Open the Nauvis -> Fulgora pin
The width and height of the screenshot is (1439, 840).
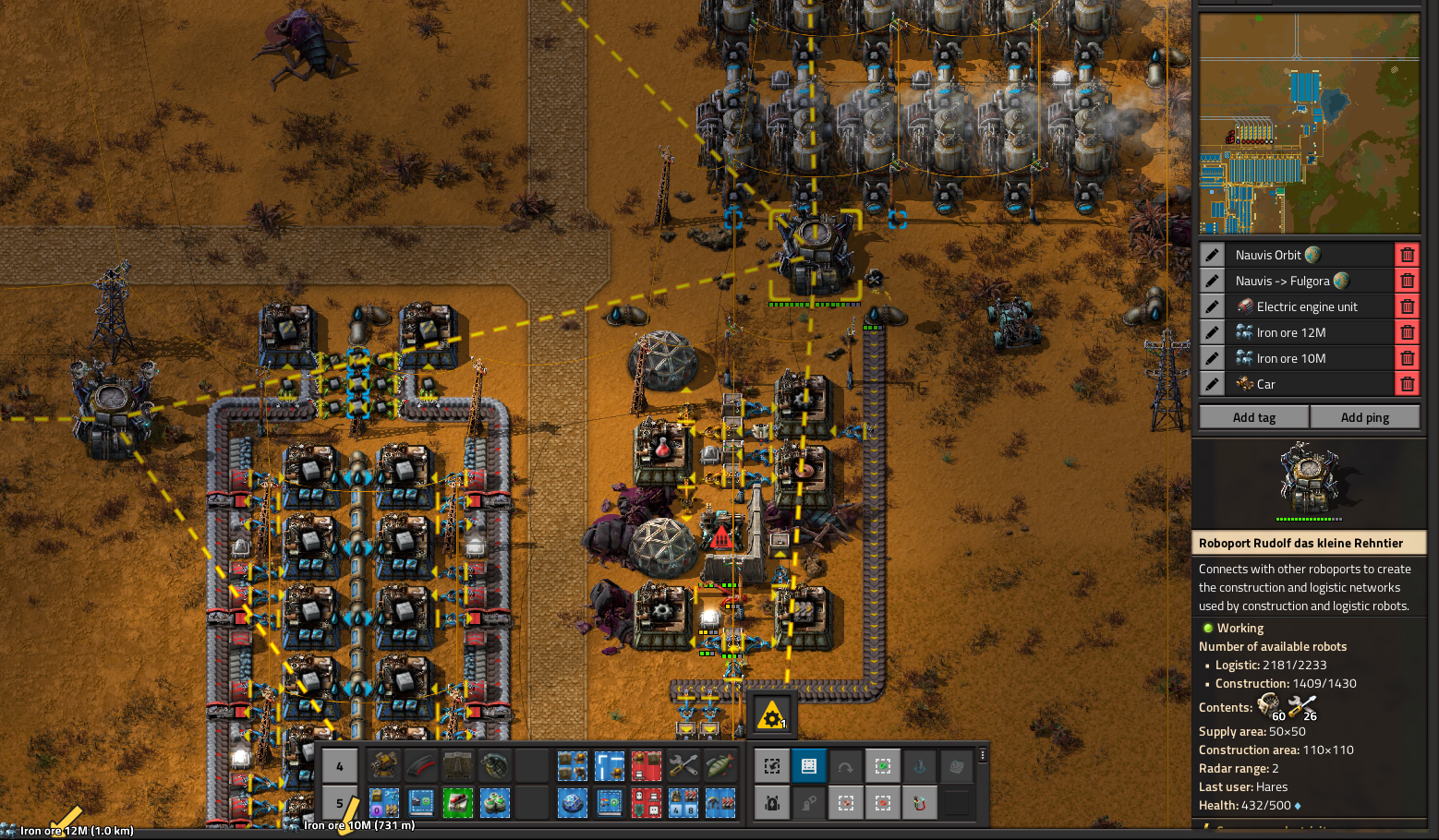click(1312, 281)
